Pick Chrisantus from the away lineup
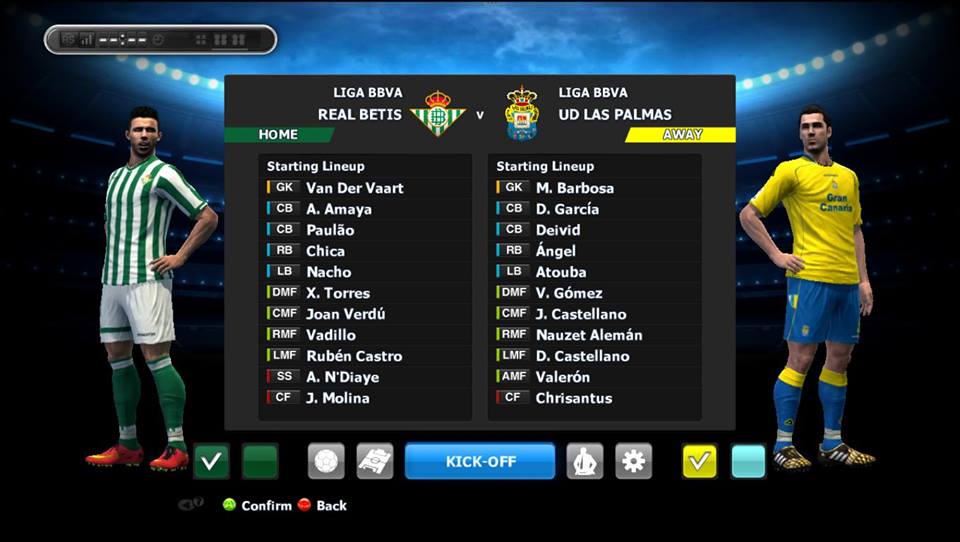Viewport: 960px width, 542px height. 573,398
